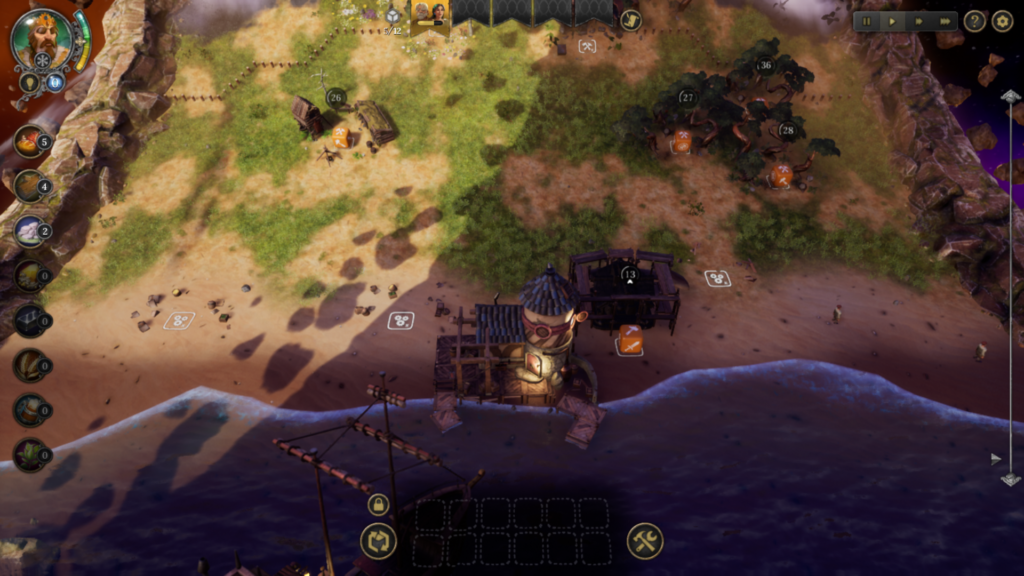
Task: Switch to fast-forward speed
Action: 918,21
